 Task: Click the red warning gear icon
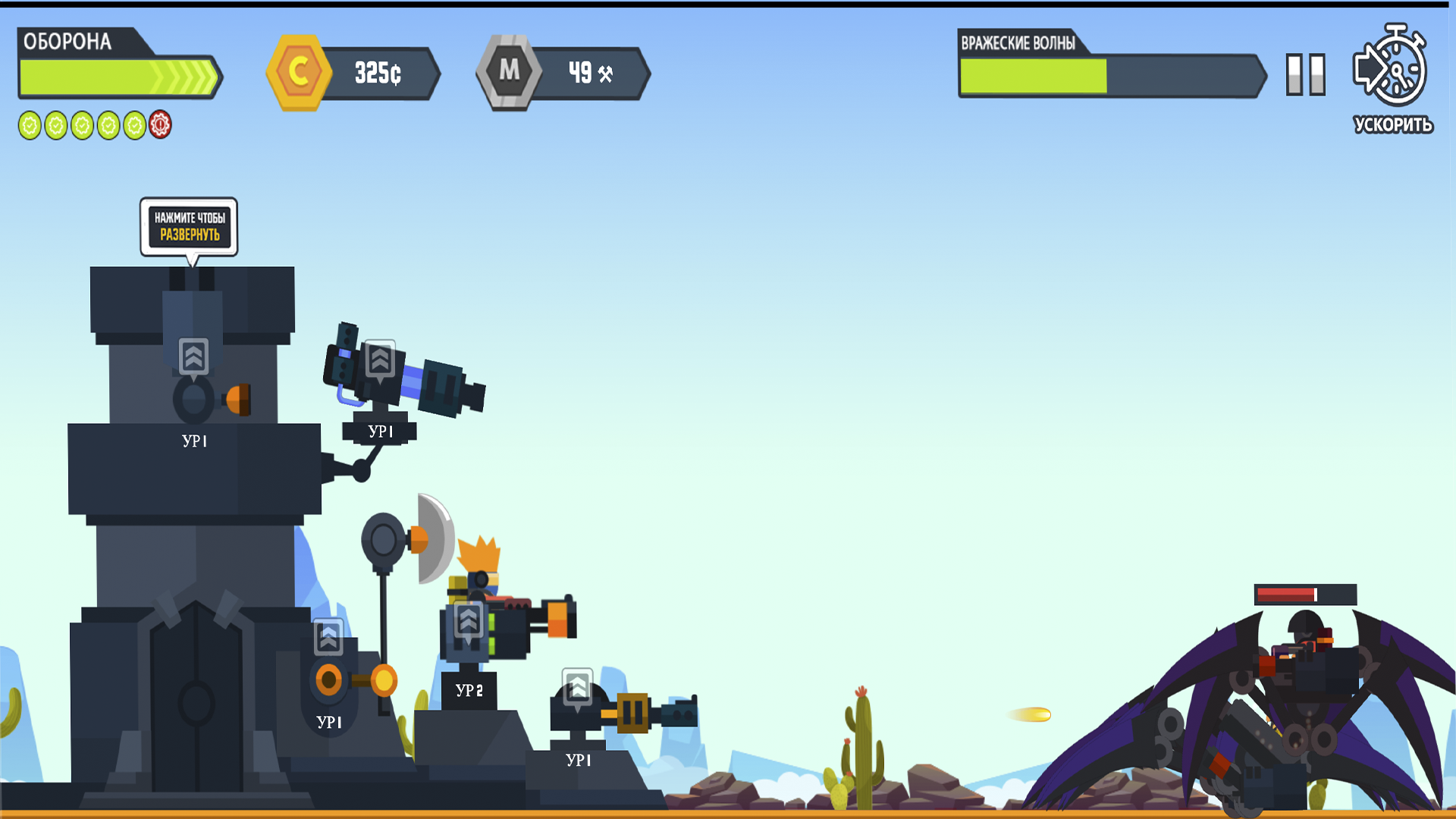[x=159, y=124]
